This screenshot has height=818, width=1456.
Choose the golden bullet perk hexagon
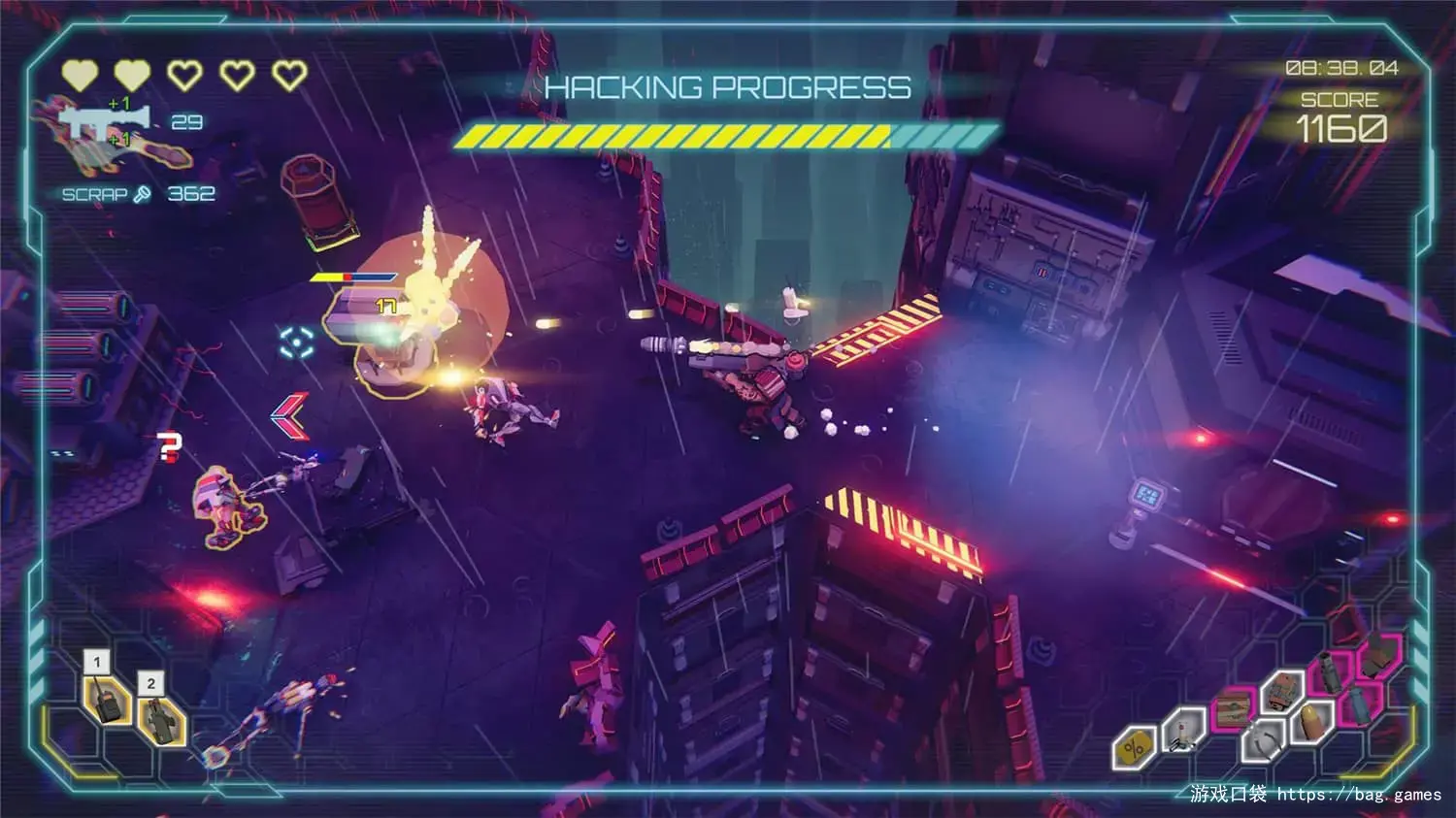(x=1311, y=719)
